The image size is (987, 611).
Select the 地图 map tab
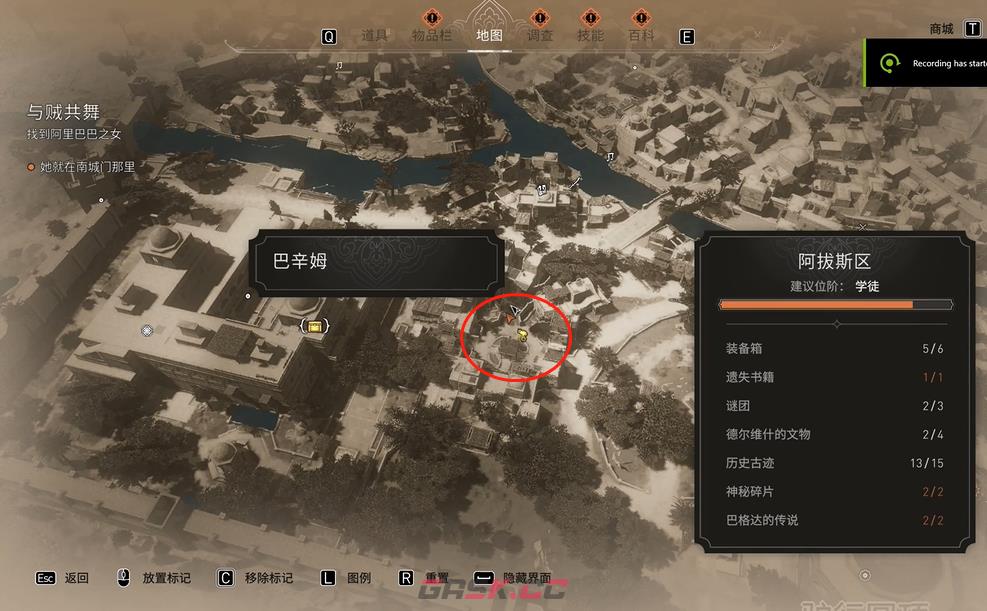tap(490, 36)
